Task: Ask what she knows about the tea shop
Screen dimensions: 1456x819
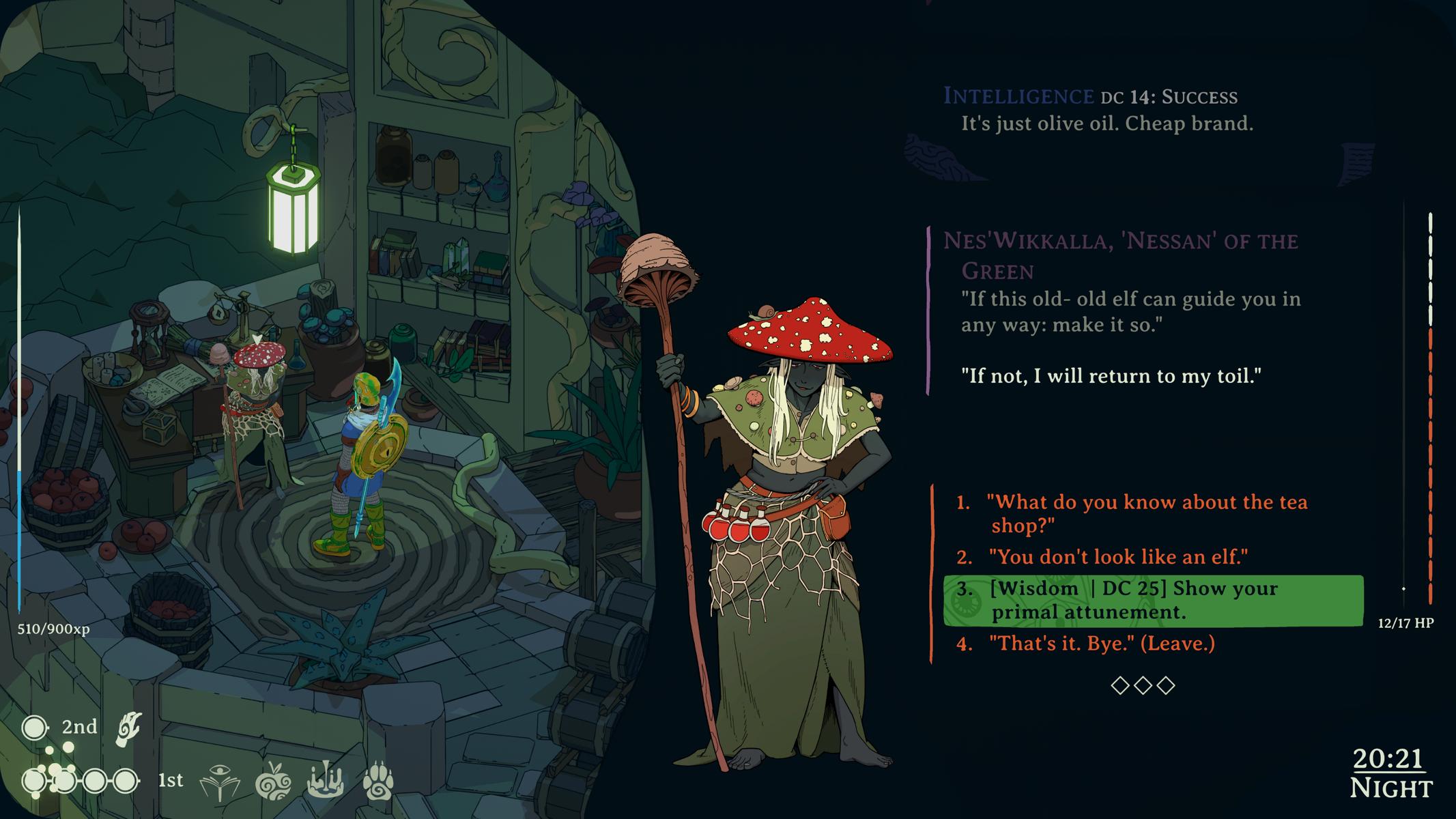Action: pyautogui.click(x=1147, y=513)
